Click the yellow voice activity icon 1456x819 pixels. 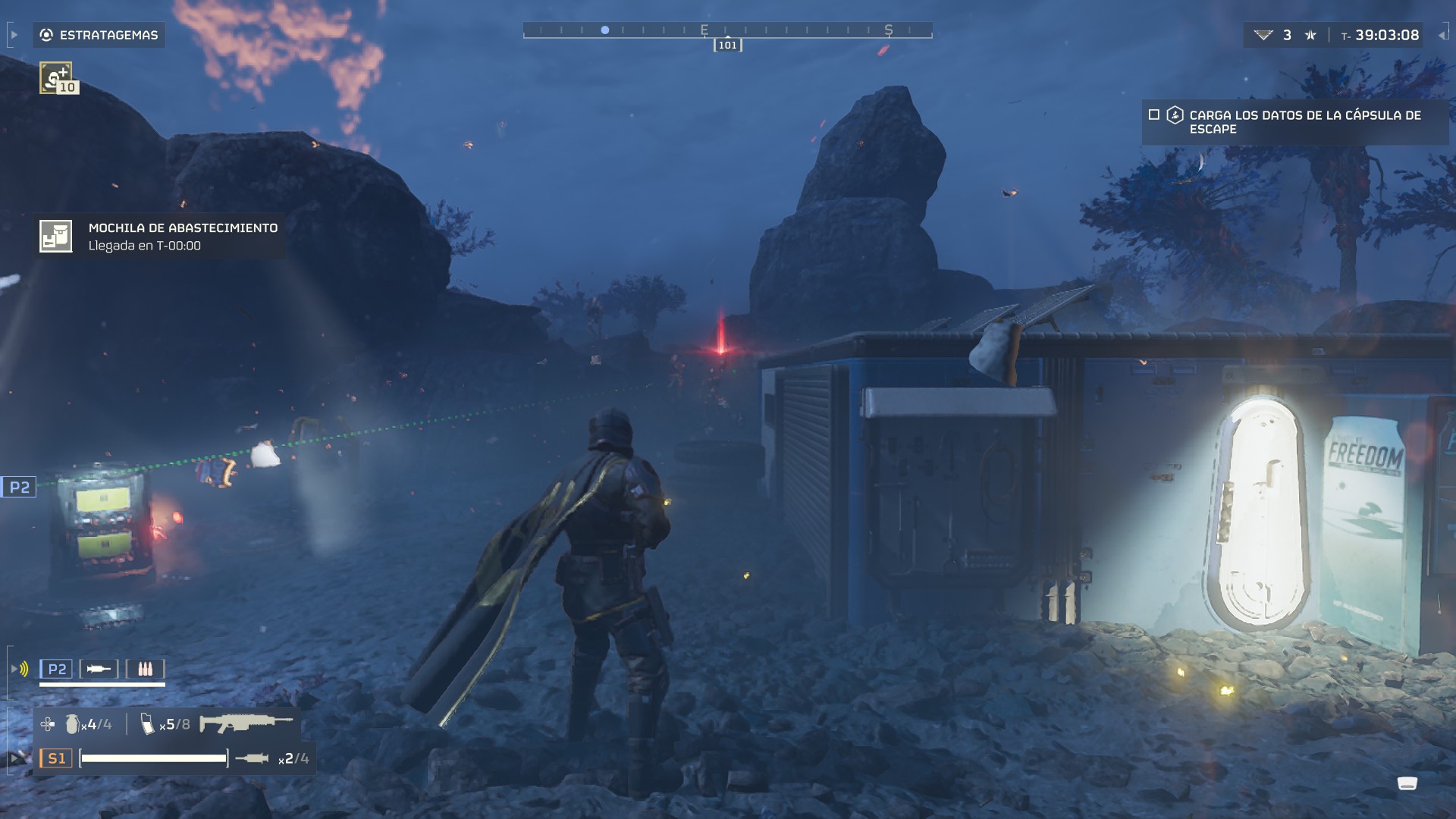click(x=24, y=669)
